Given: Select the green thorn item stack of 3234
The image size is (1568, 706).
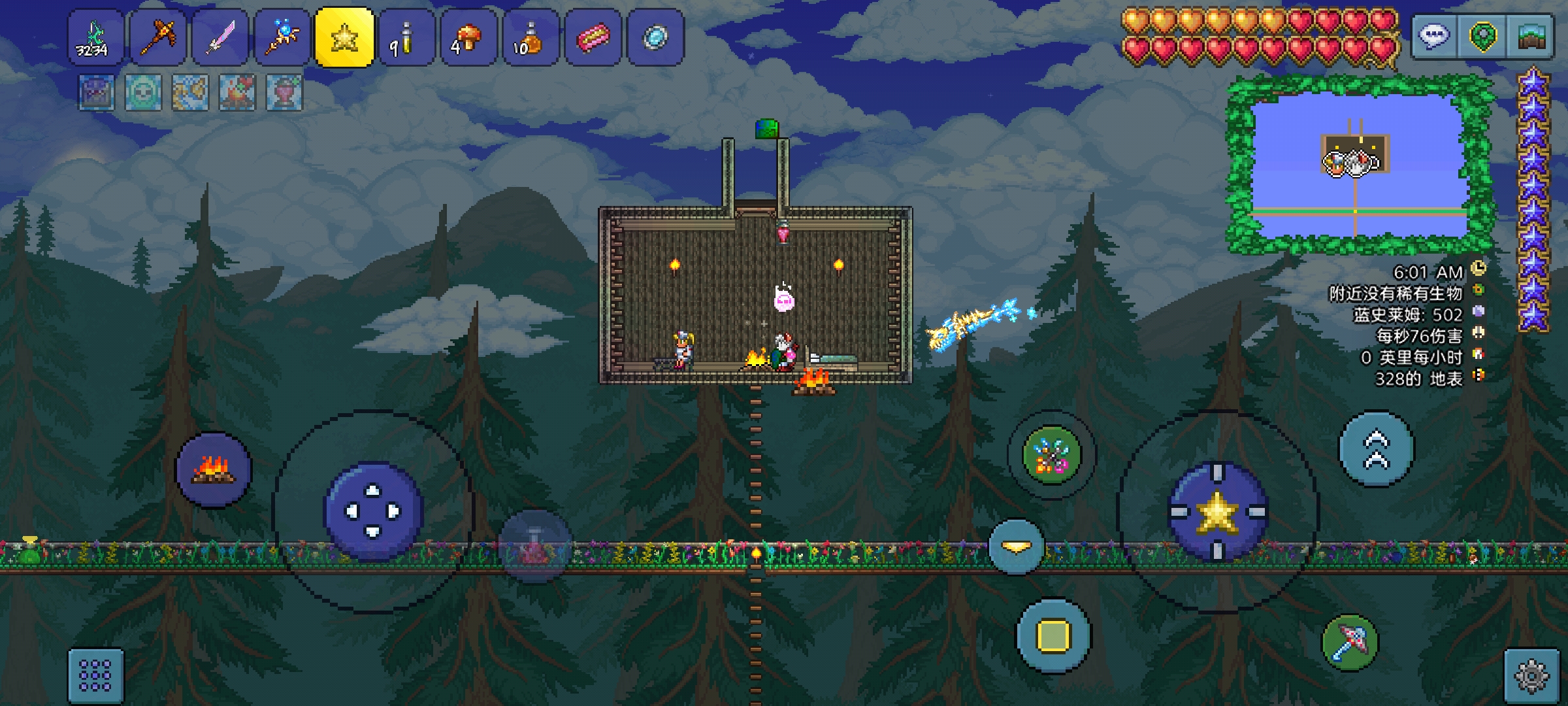Looking at the screenshot, I should [95, 37].
